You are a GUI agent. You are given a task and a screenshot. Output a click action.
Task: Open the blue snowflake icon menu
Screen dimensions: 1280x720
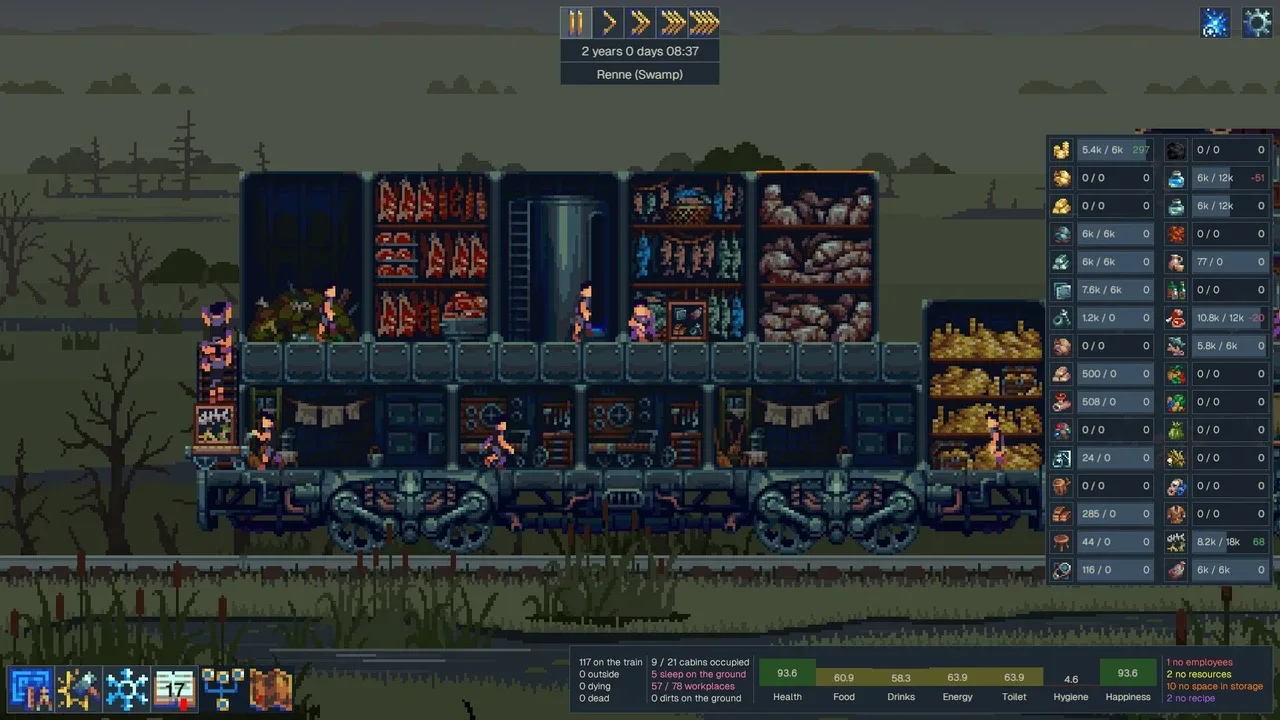[127, 689]
